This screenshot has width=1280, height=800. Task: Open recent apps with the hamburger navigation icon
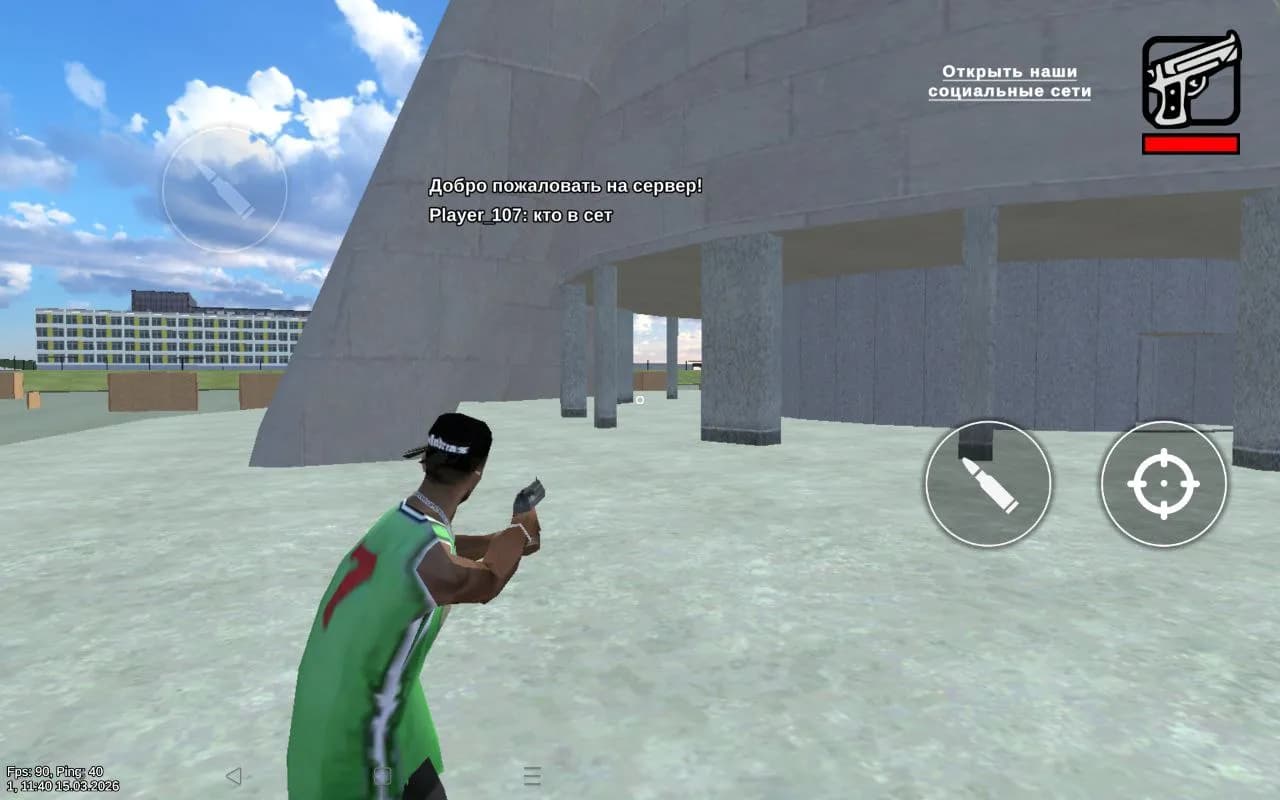[530, 774]
